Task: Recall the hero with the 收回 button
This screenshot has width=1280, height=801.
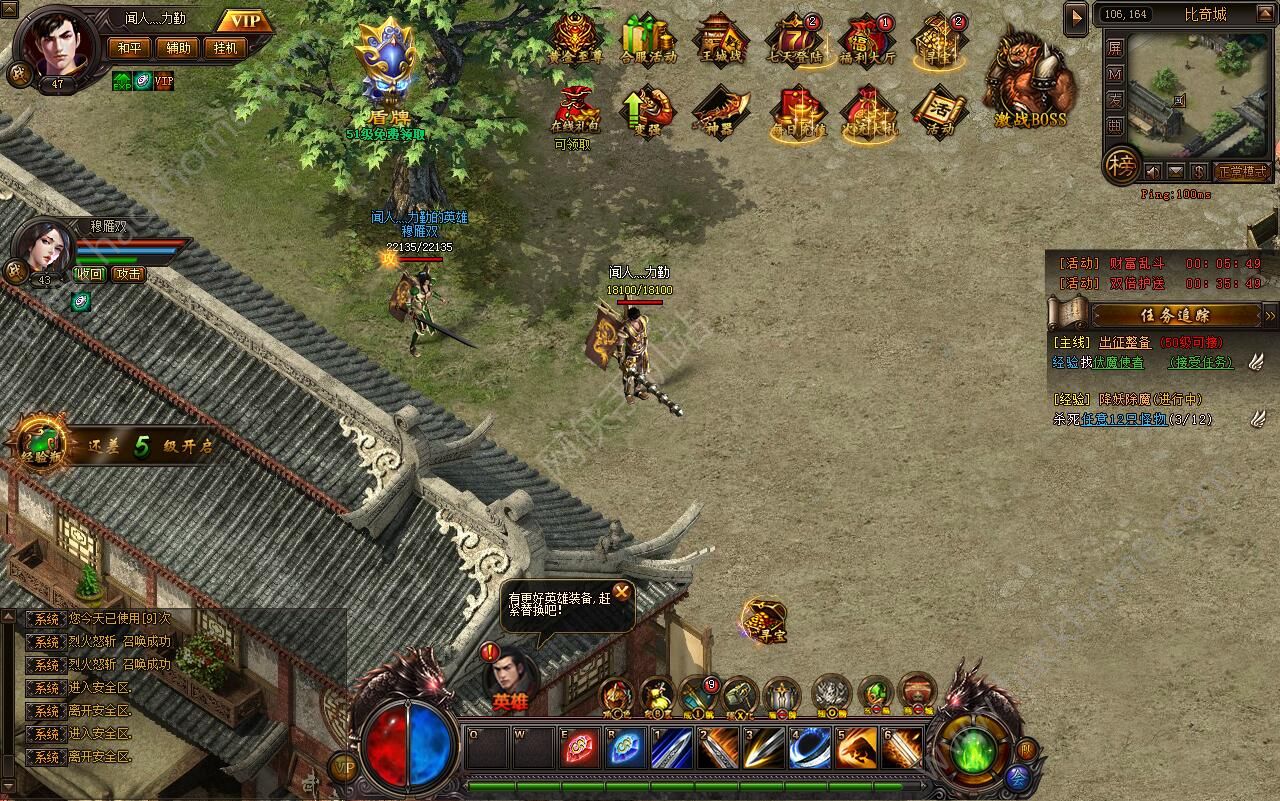Action: click(x=90, y=273)
